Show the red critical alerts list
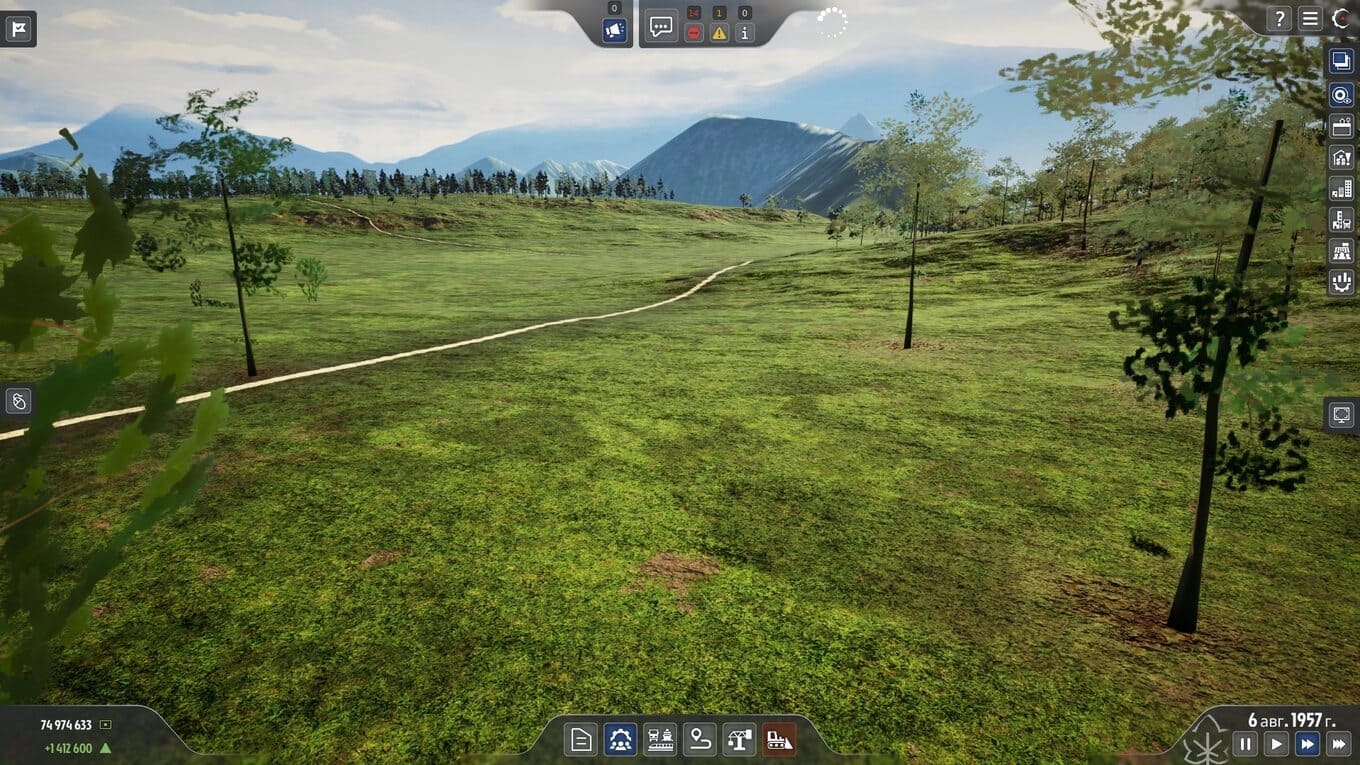 click(x=693, y=33)
